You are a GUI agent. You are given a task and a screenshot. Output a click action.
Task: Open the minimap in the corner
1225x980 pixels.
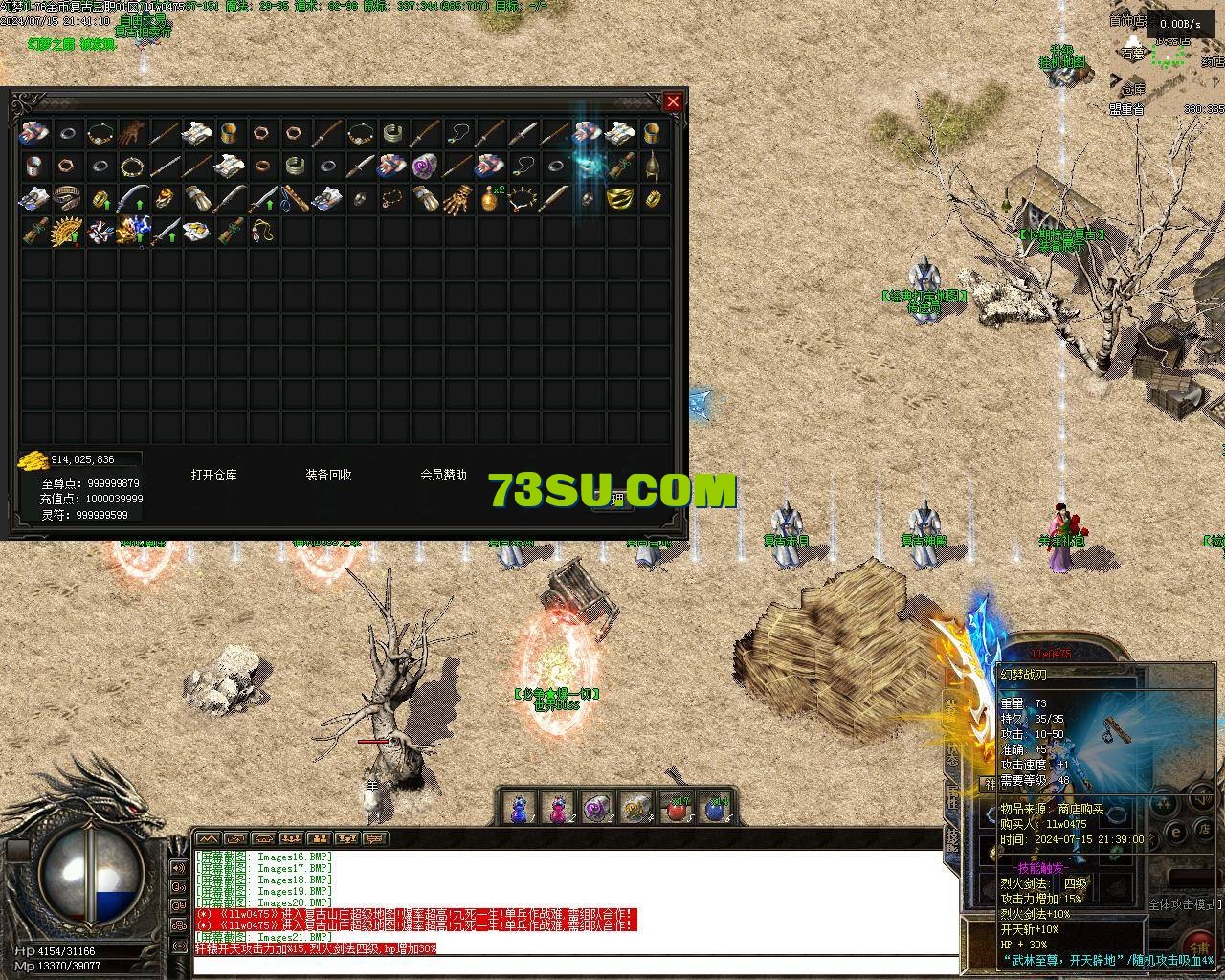tap(1169, 56)
